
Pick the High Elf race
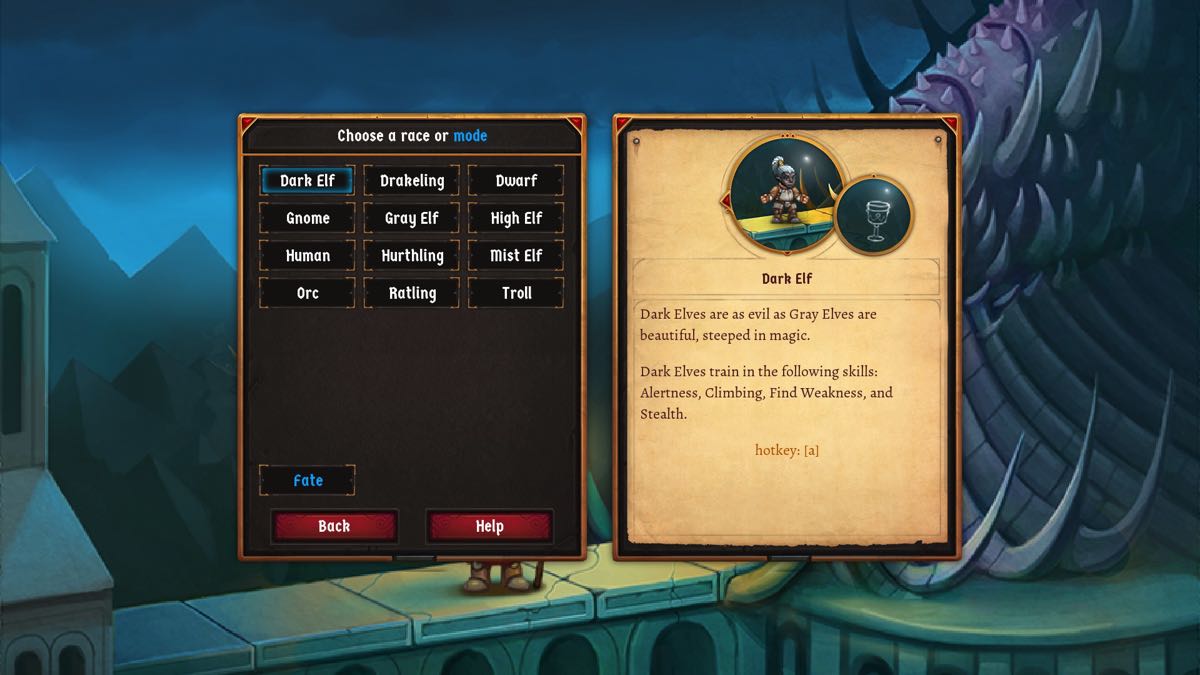click(516, 218)
